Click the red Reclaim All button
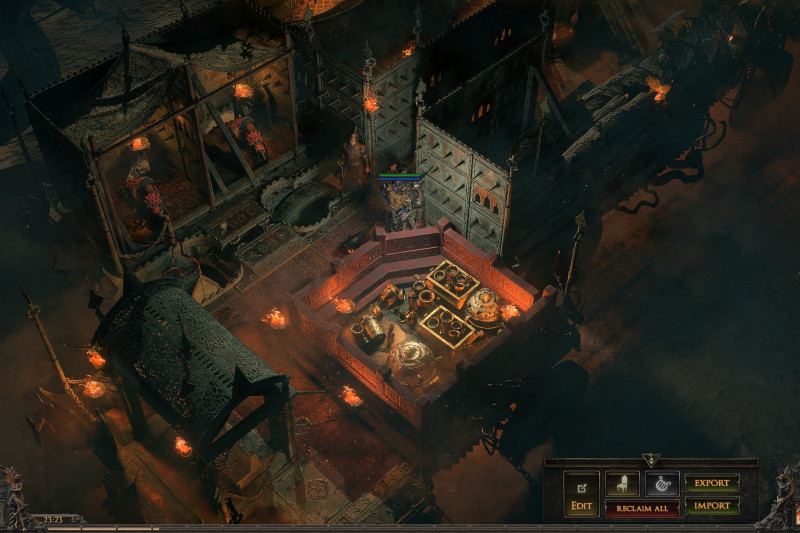 642,507
